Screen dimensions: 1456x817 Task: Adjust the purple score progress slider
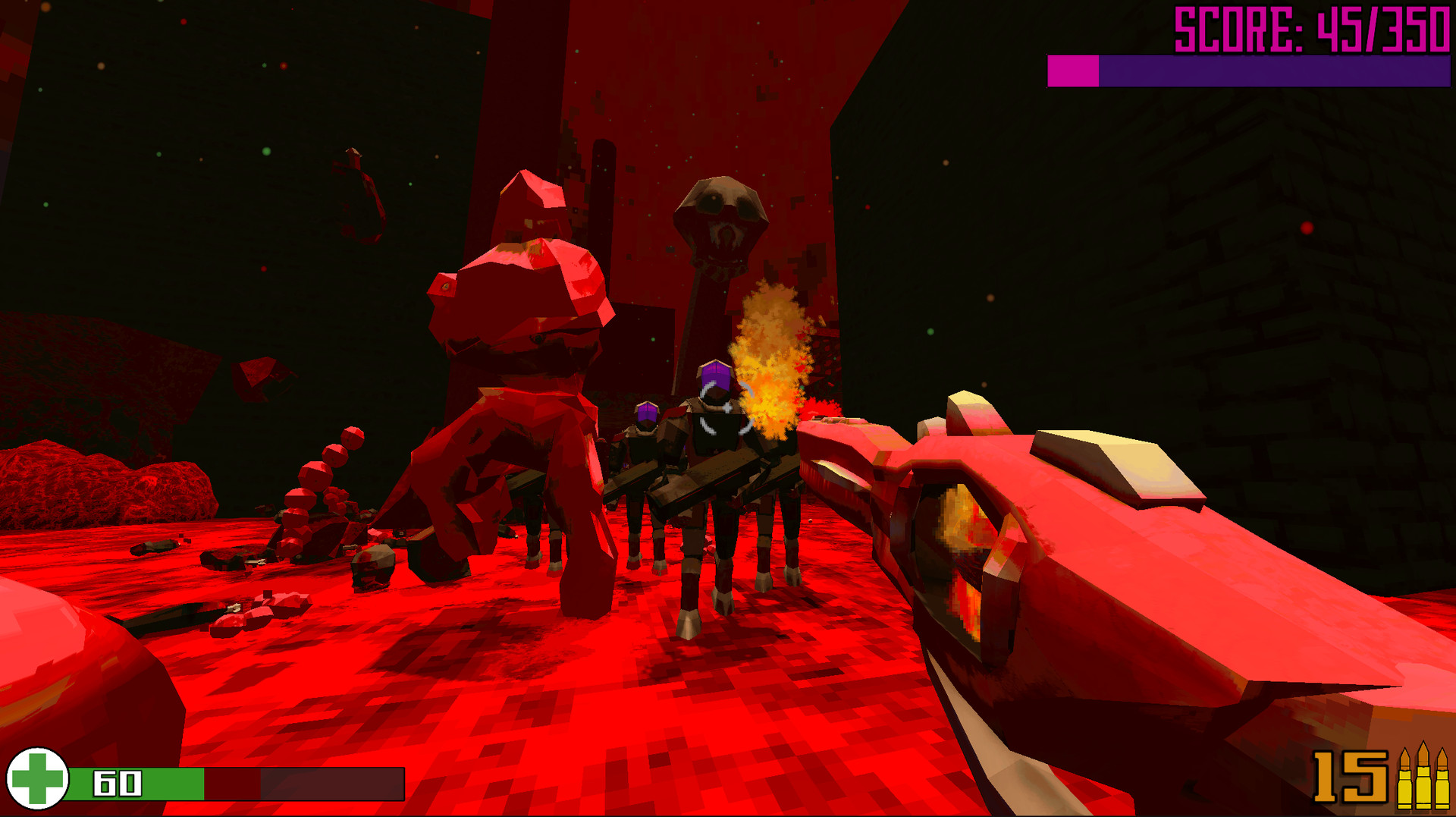click(x=1274, y=72)
